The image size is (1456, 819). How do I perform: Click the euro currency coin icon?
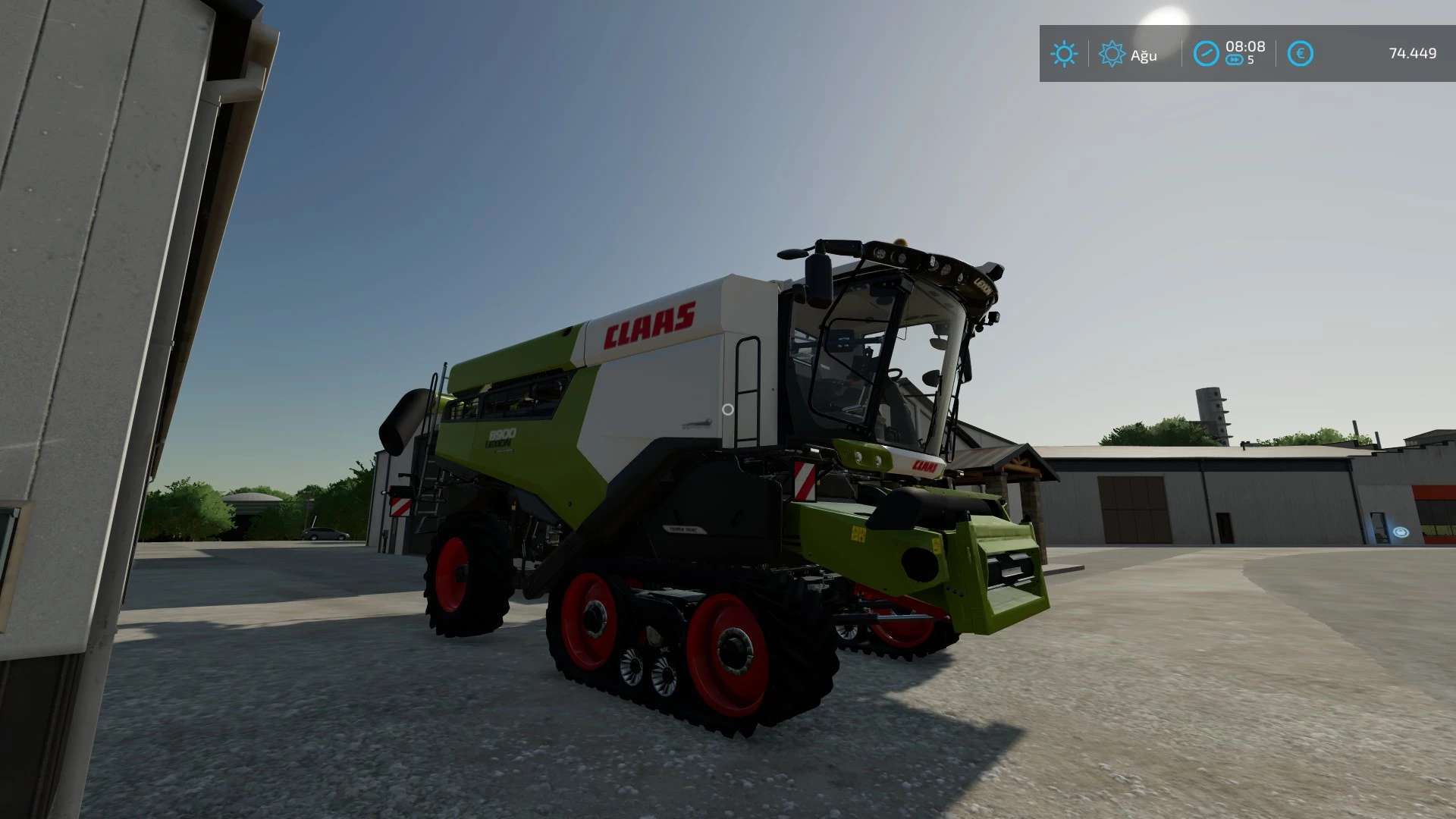coord(1301,53)
